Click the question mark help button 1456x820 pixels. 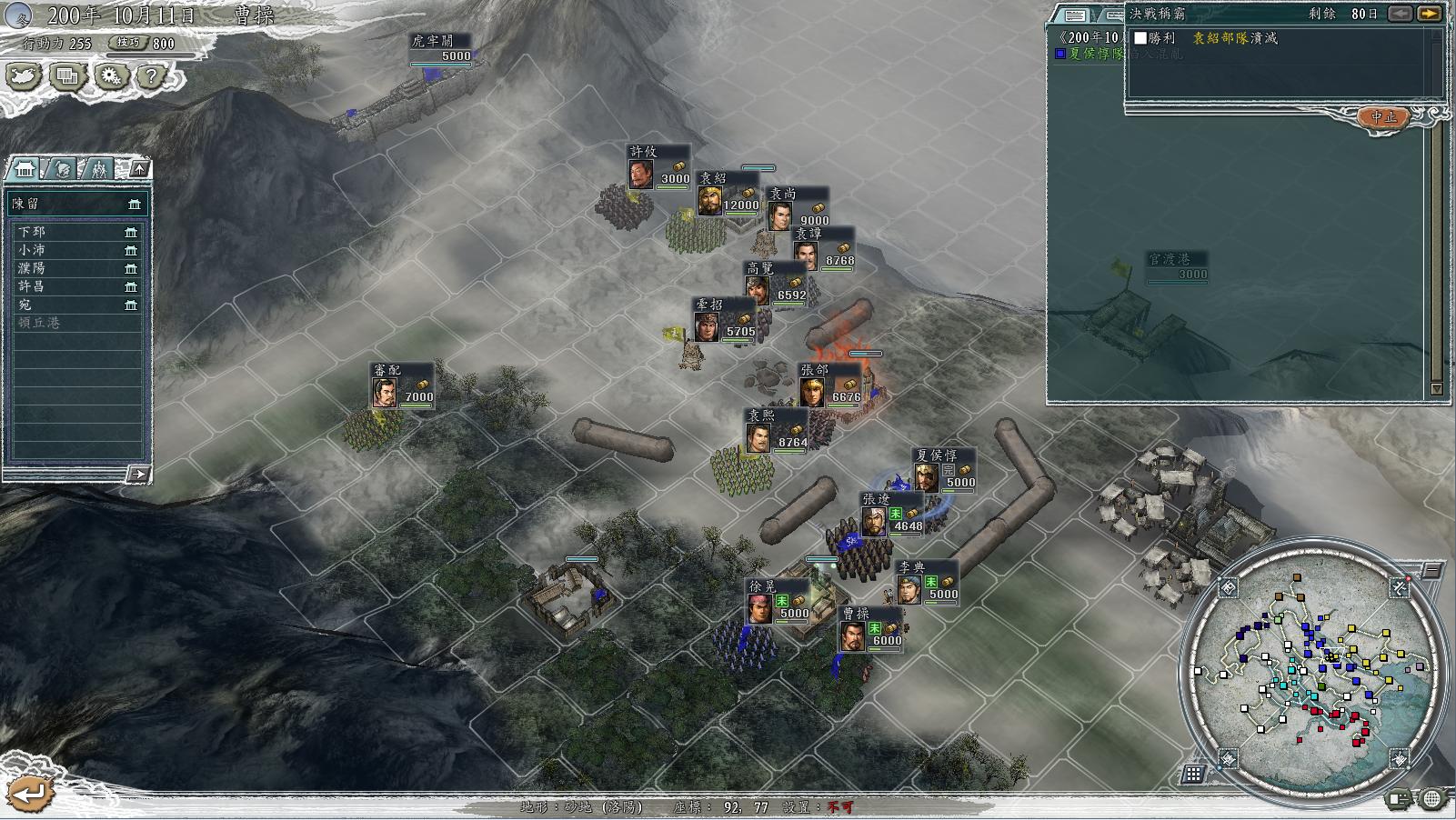[x=152, y=75]
